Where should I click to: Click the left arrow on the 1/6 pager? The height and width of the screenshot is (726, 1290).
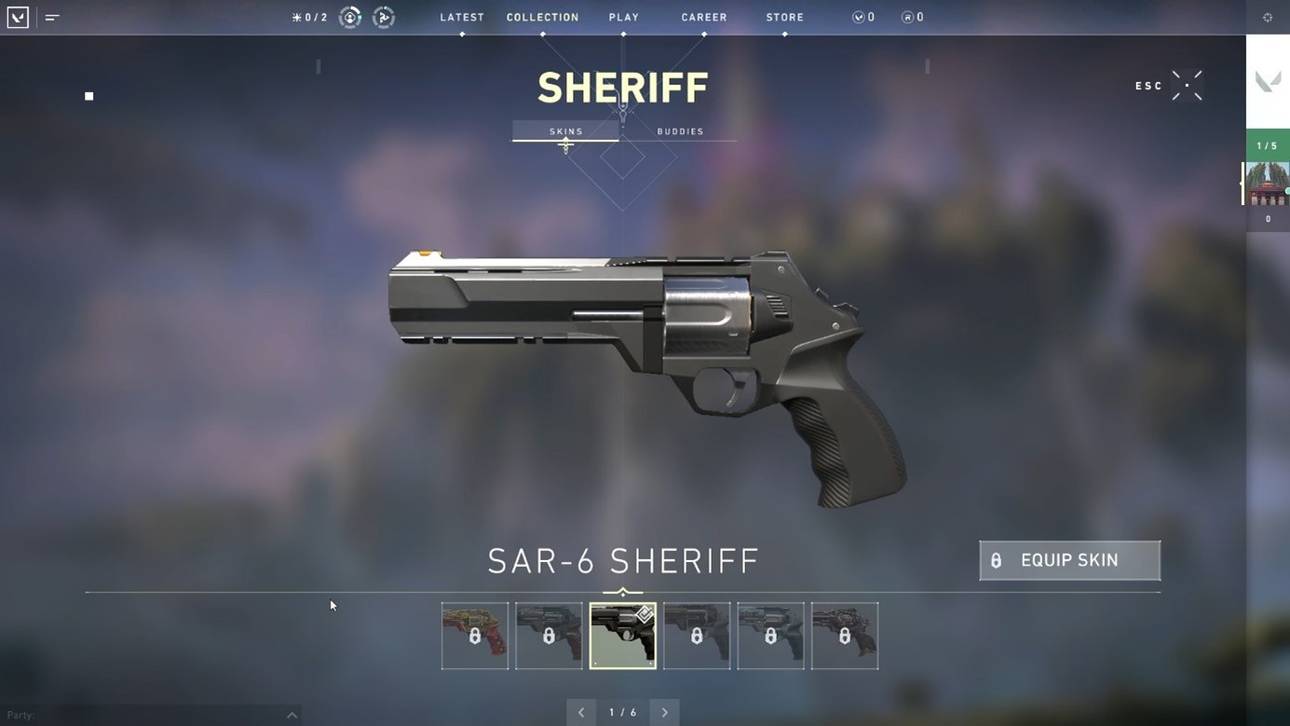click(x=581, y=711)
